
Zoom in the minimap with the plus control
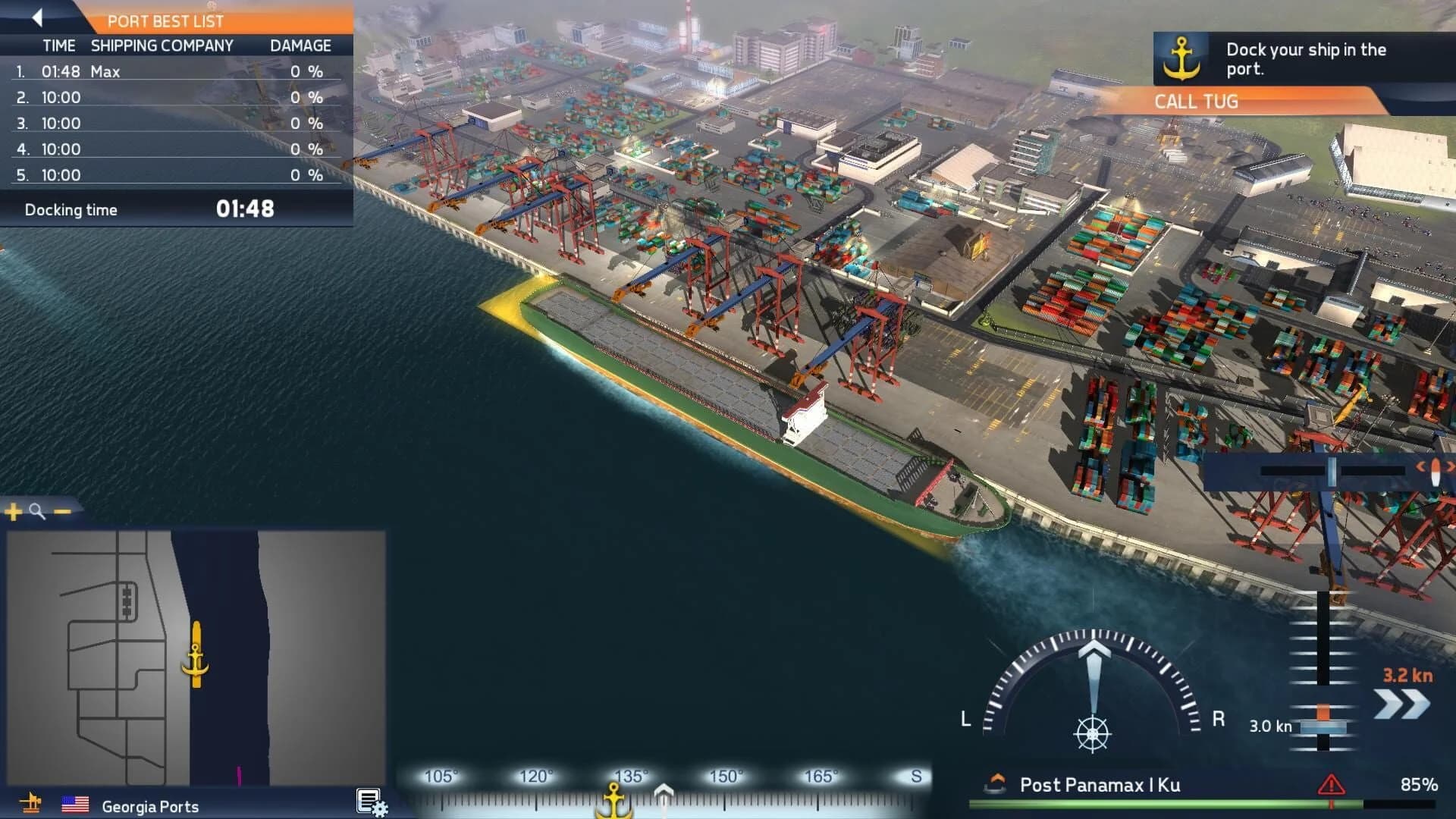pos(11,513)
